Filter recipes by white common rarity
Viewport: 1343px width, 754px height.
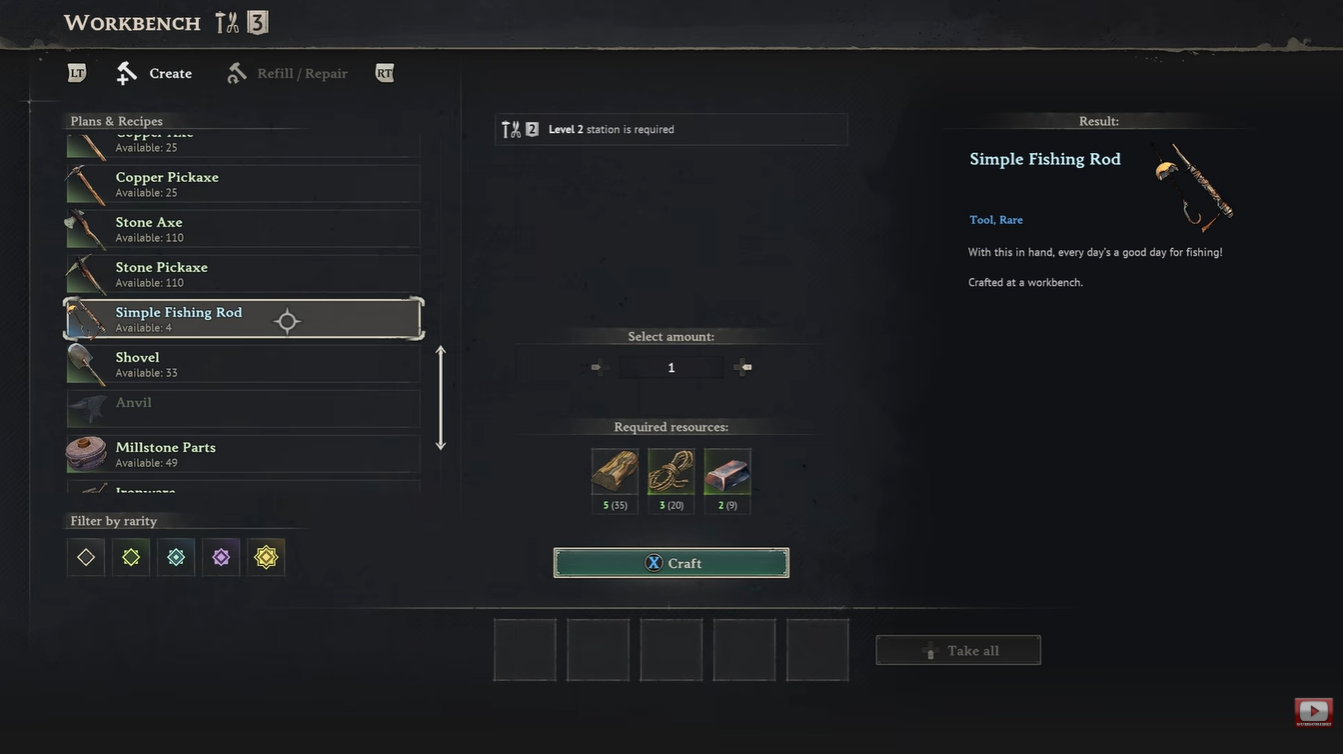coord(86,557)
